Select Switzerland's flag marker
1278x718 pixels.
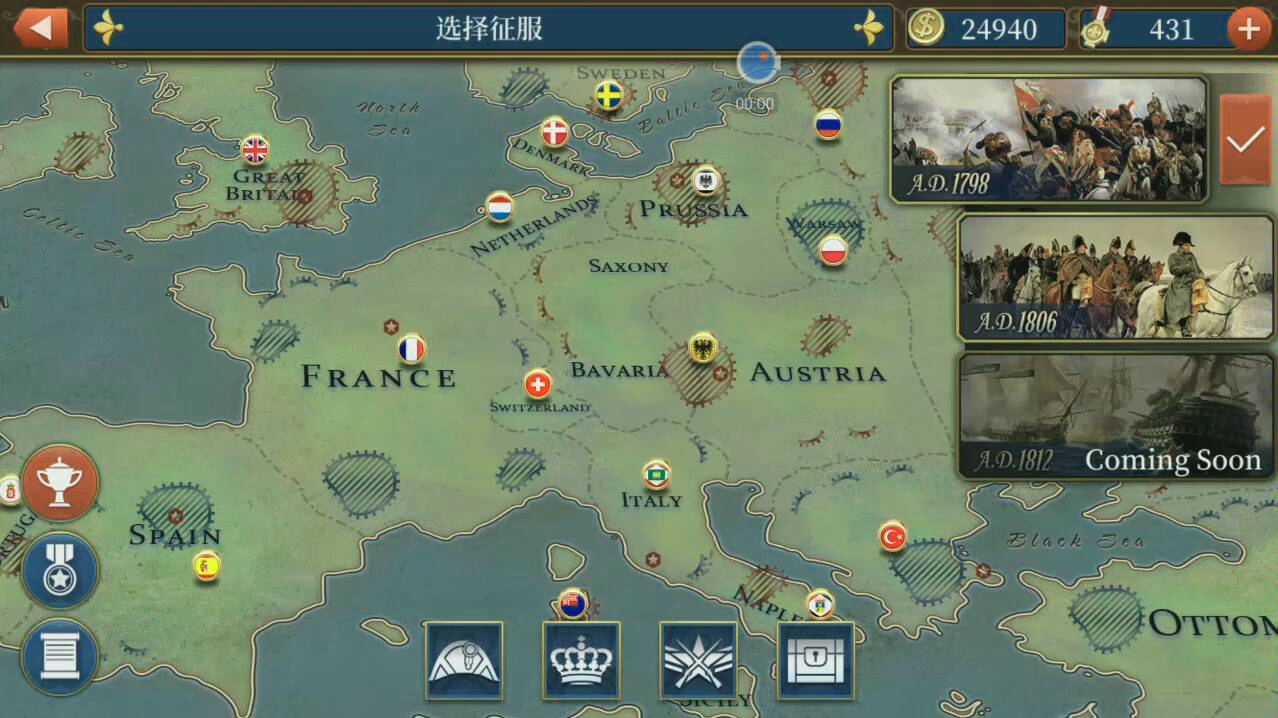coord(538,384)
